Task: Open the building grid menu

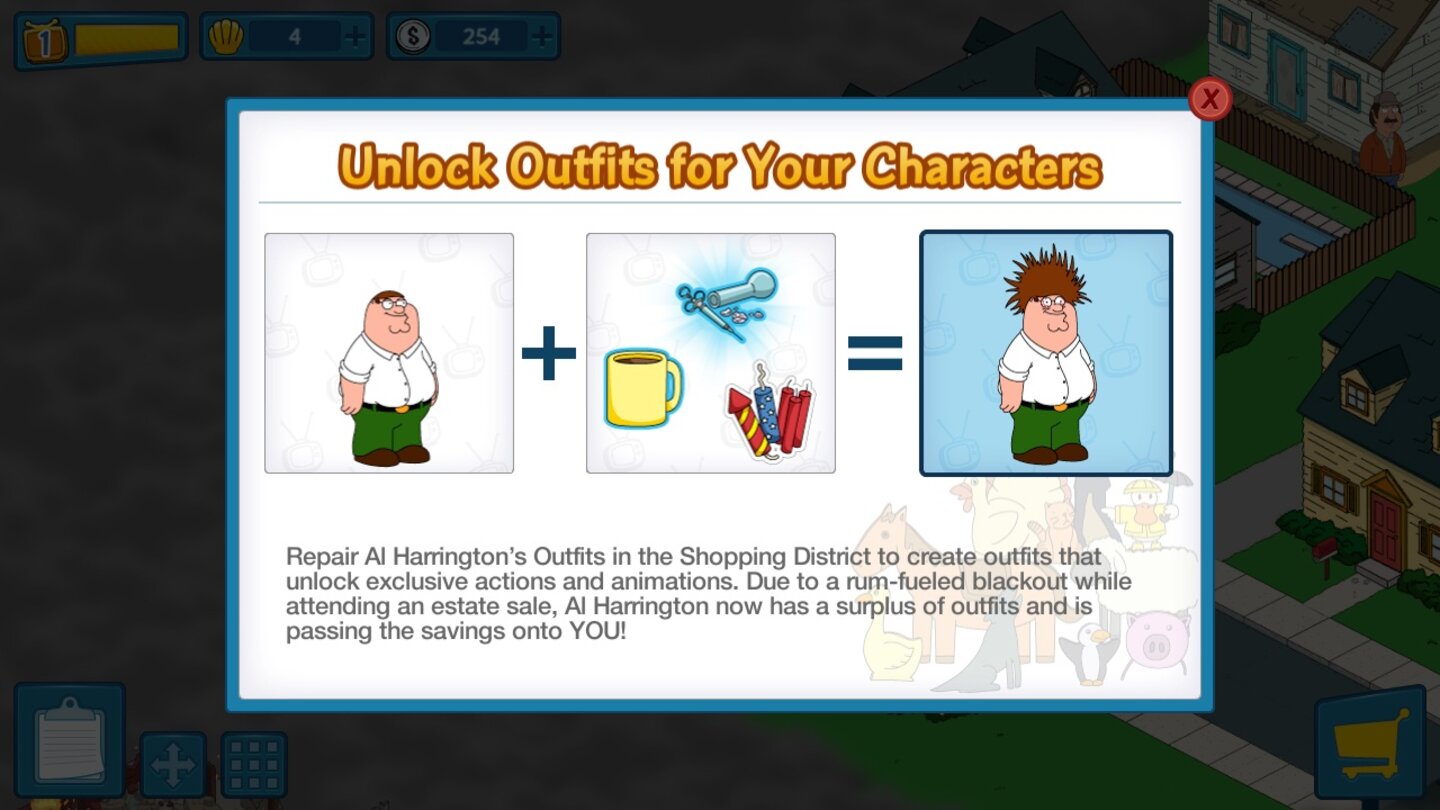Action: [253, 761]
